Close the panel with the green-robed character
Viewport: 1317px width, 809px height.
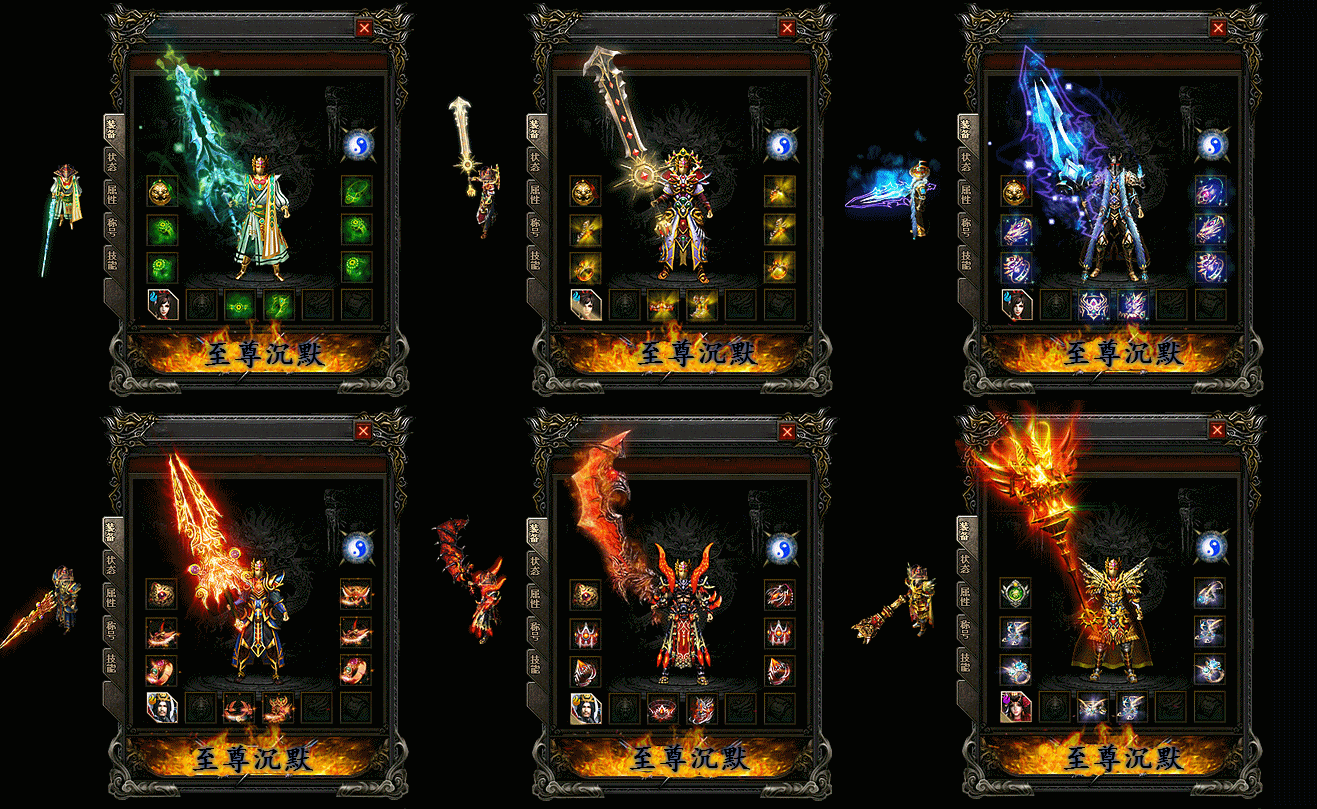point(364,28)
